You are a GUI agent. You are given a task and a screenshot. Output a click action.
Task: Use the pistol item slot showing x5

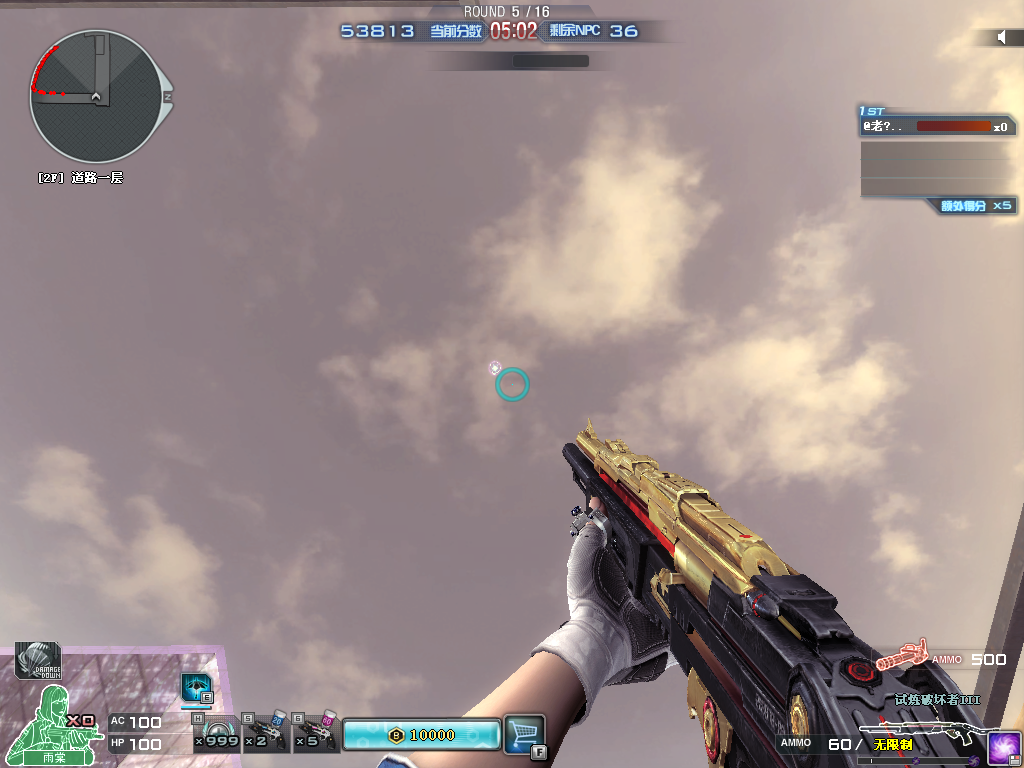(316, 735)
